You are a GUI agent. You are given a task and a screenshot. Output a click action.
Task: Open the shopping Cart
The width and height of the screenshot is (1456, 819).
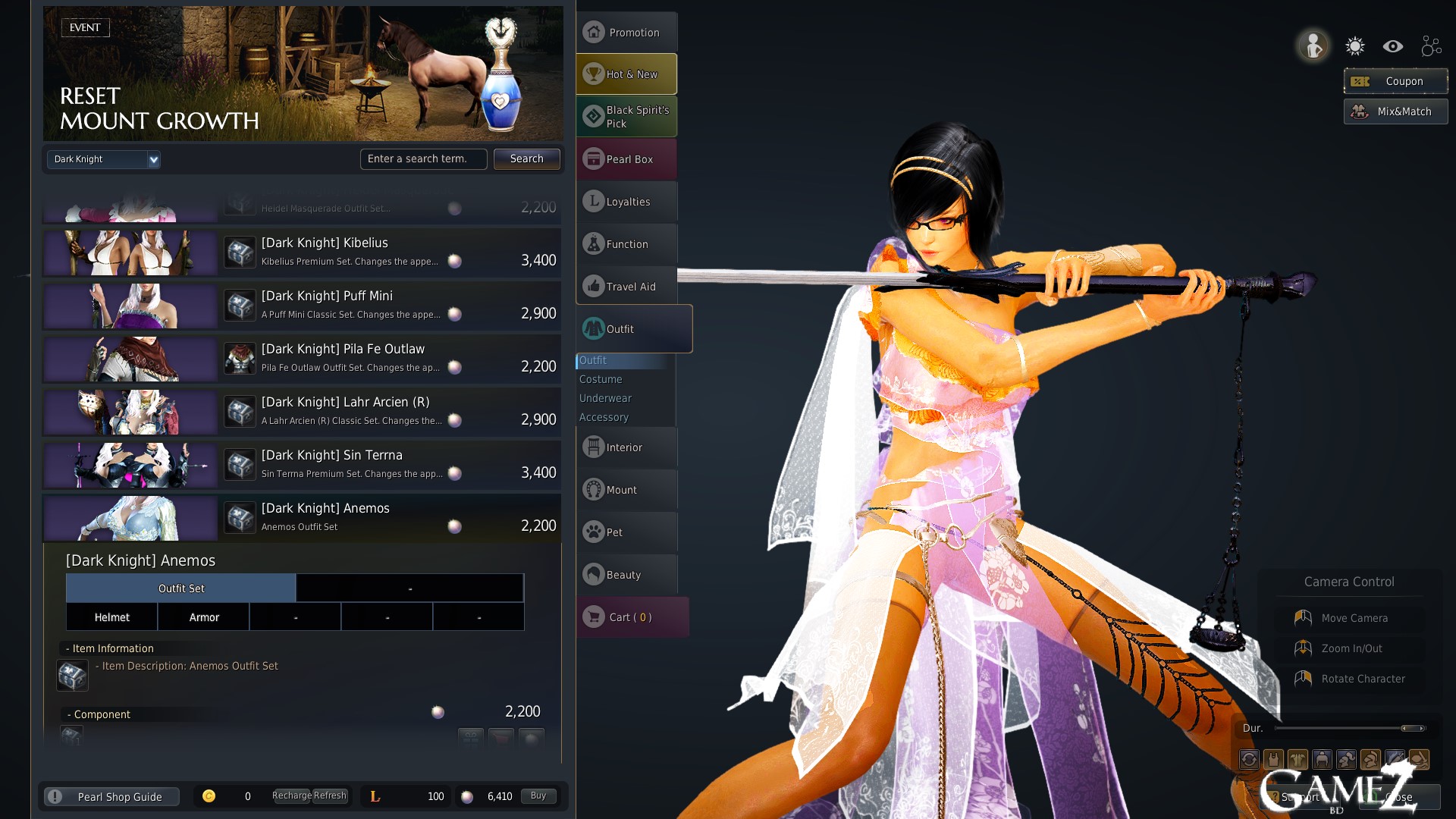pyautogui.click(x=631, y=617)
